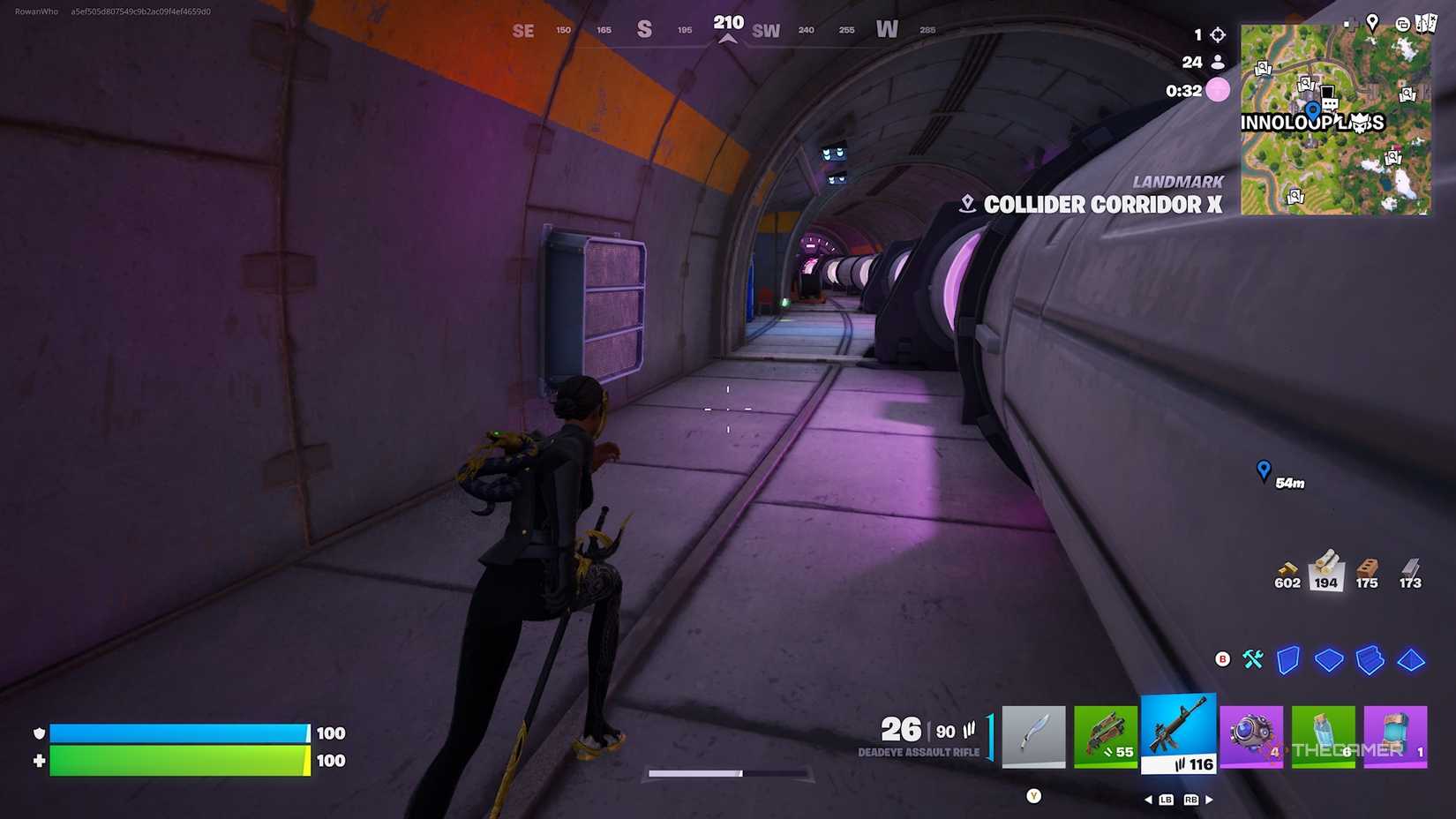Open the full map via the map icon
Screen dimensions: 1456x819
coord(1427,24)
